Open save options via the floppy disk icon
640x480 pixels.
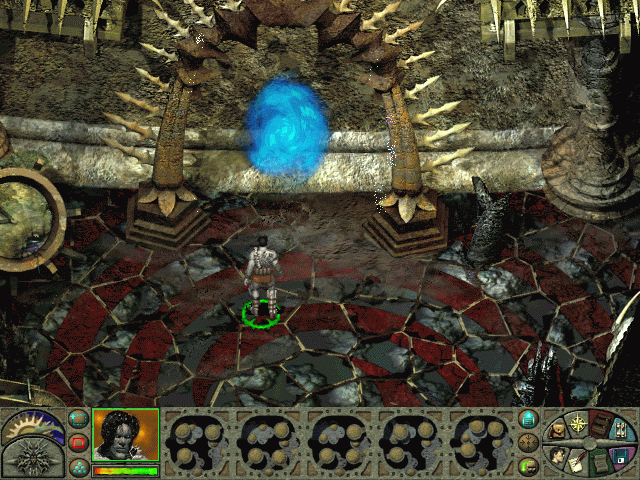620,456
